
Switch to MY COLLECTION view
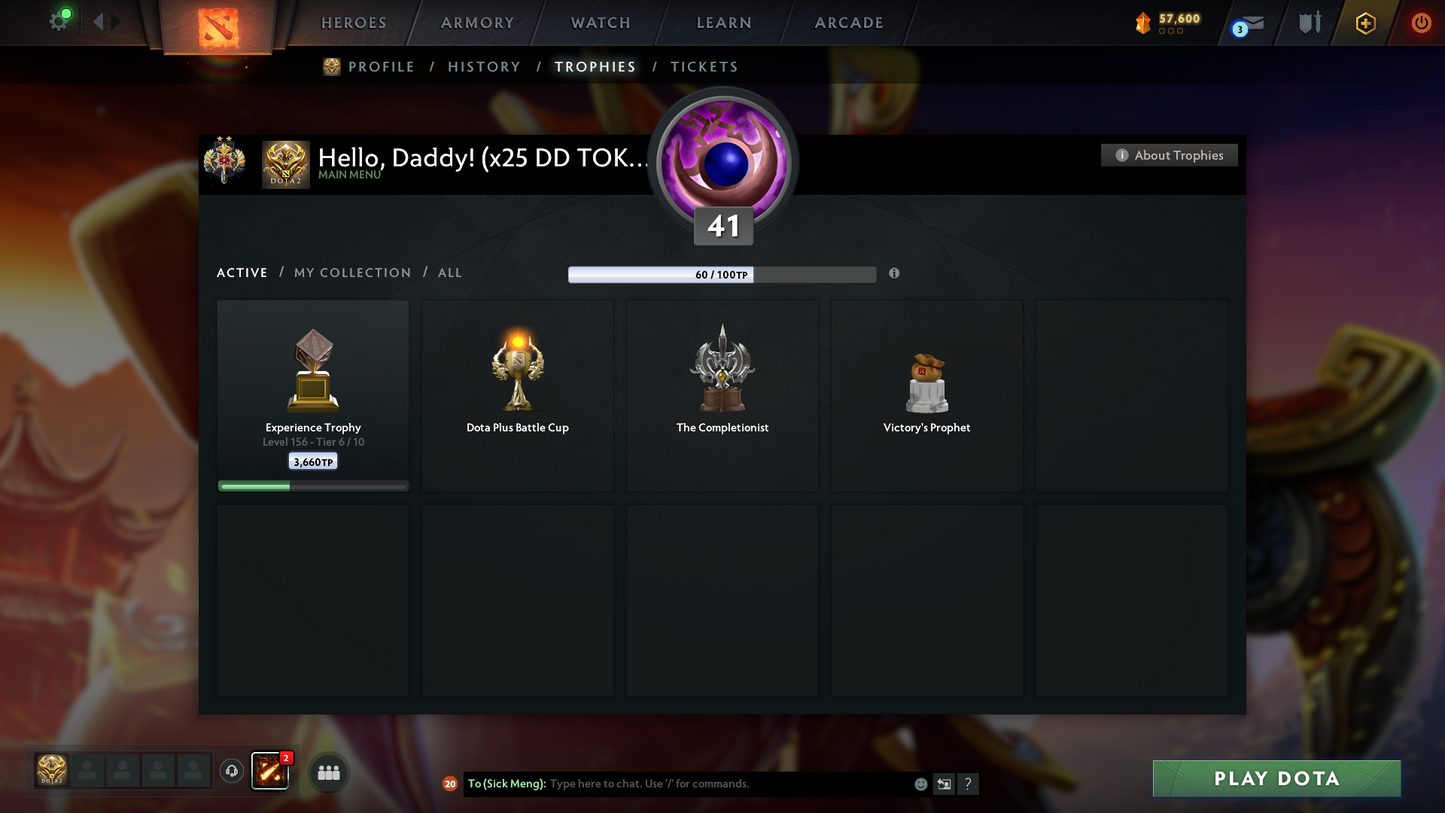point(352,272)
